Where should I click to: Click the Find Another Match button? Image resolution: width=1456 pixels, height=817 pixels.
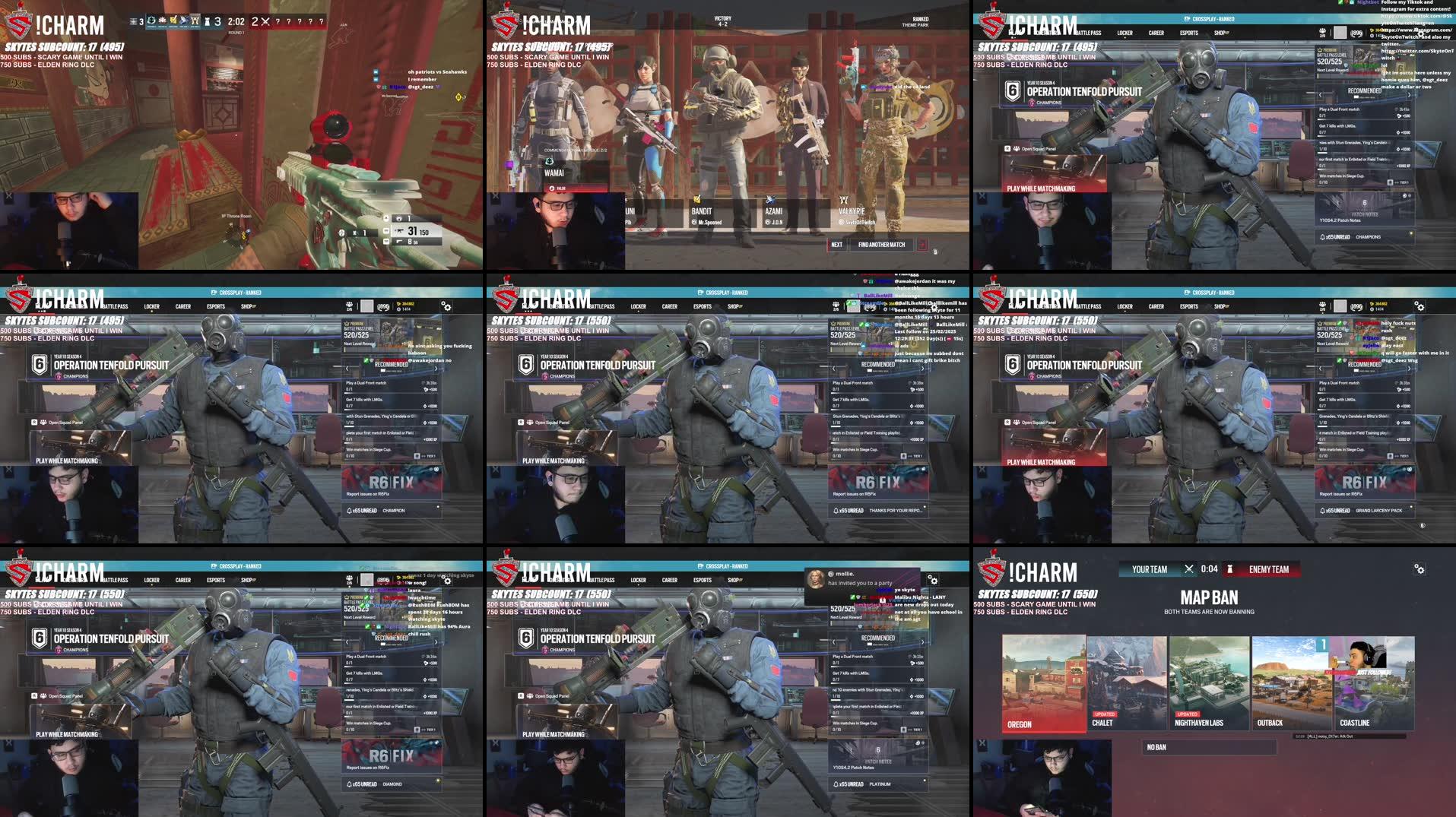882,245
